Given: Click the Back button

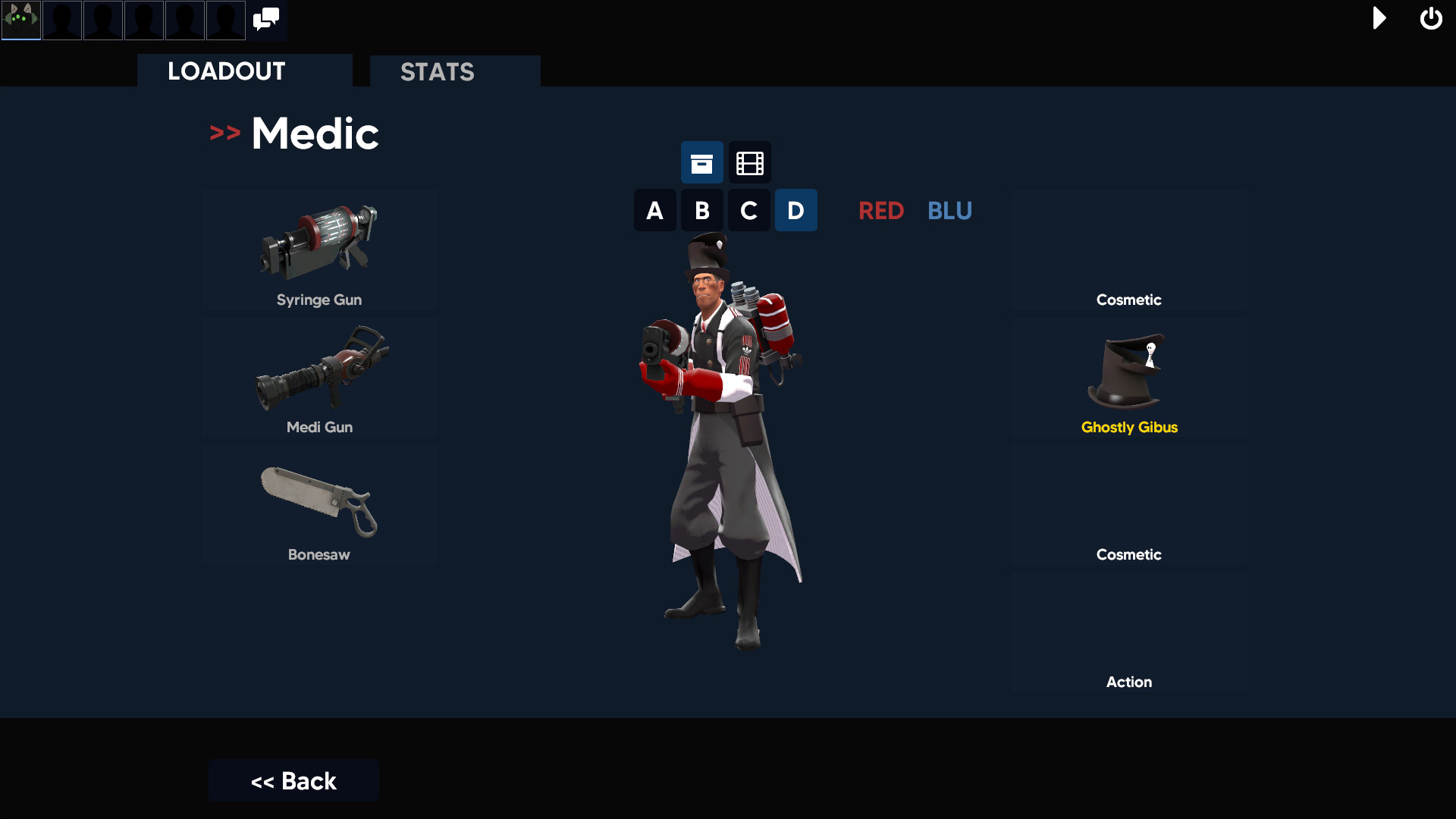Looking at the screenshot, I should tap(293, 780).
